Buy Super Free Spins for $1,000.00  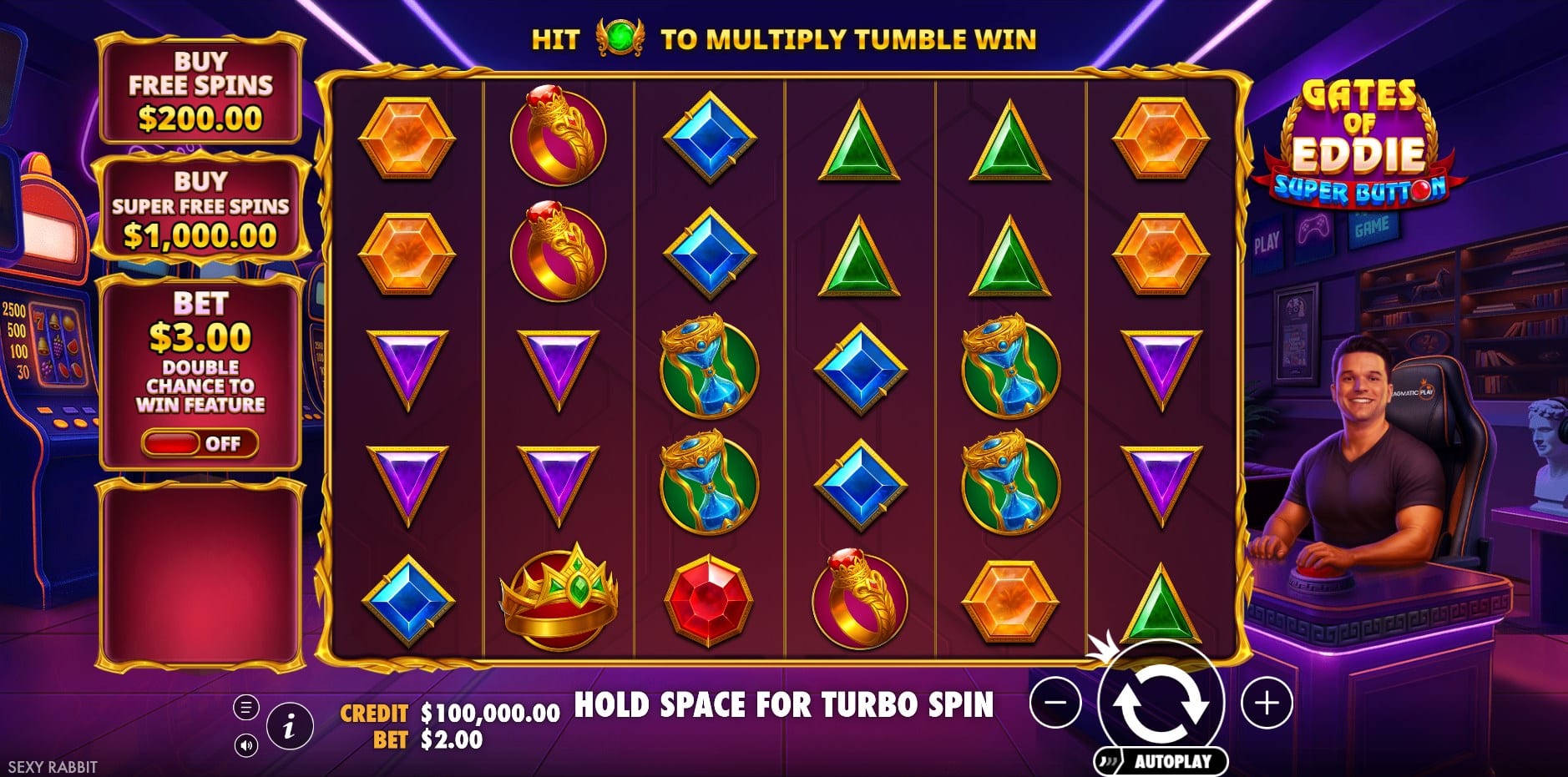(200, 209)
